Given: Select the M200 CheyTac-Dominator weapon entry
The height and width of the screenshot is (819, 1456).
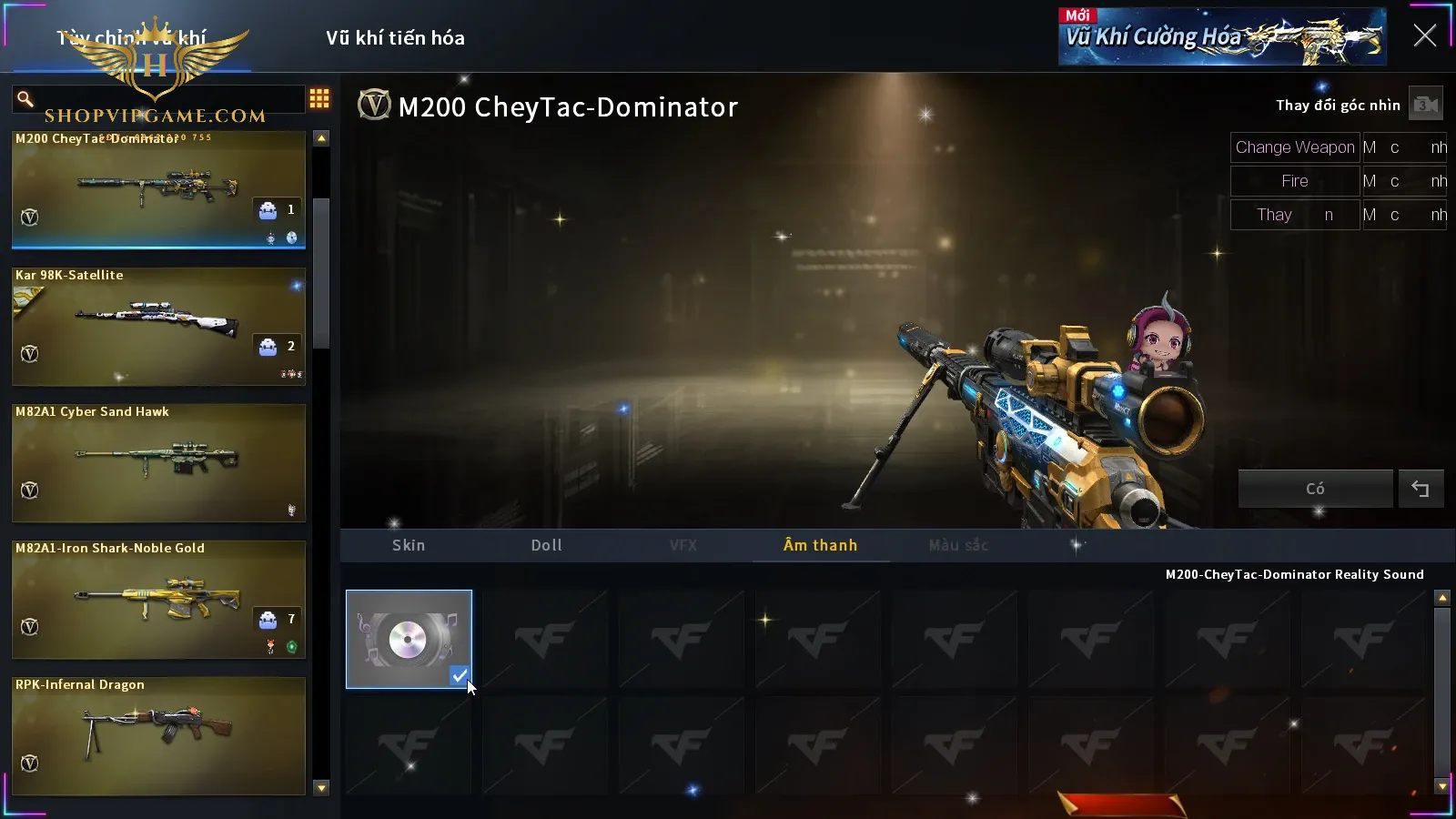Looking at the screenshot, I should (x=158, y=189).
